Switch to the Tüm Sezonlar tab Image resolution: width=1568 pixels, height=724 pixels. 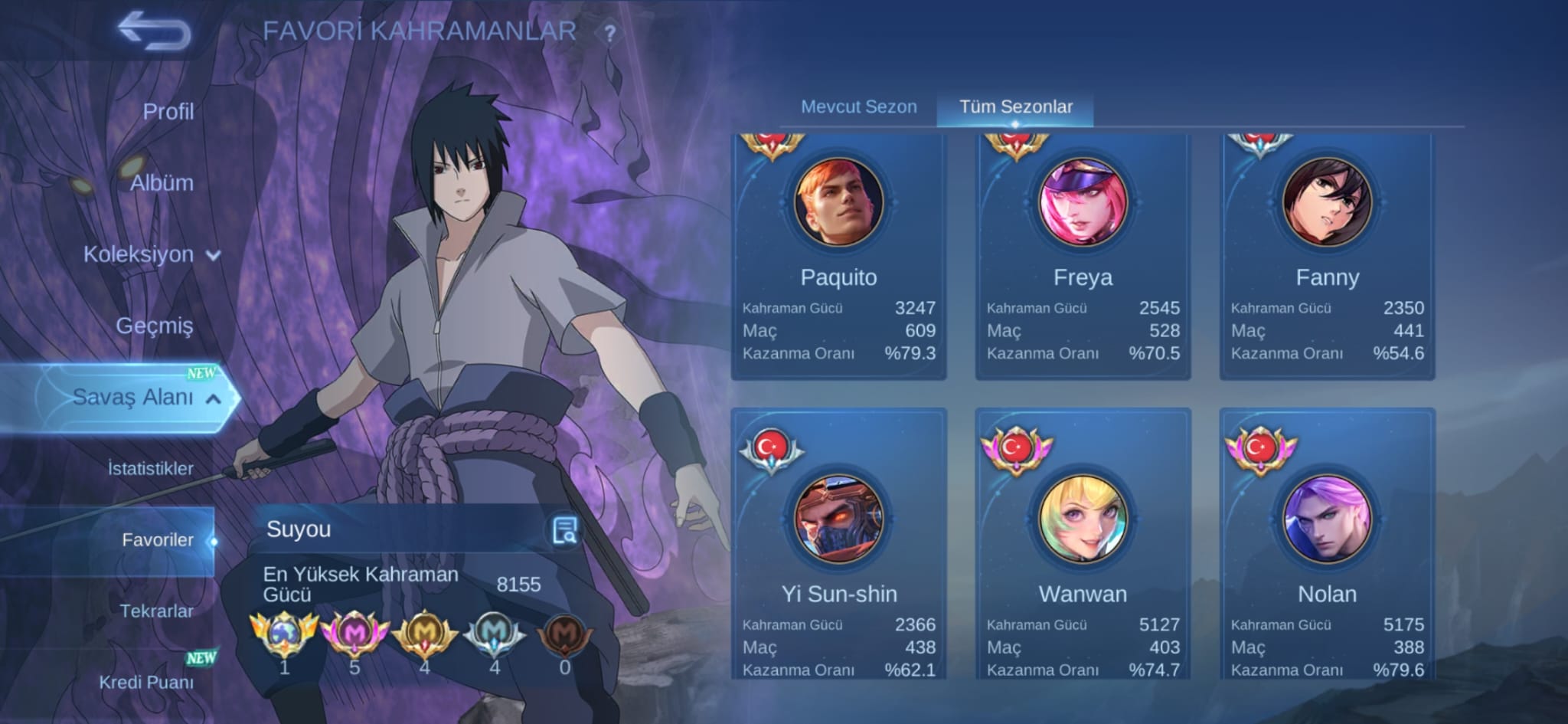pyautogui.click(x=1015, y=106)
